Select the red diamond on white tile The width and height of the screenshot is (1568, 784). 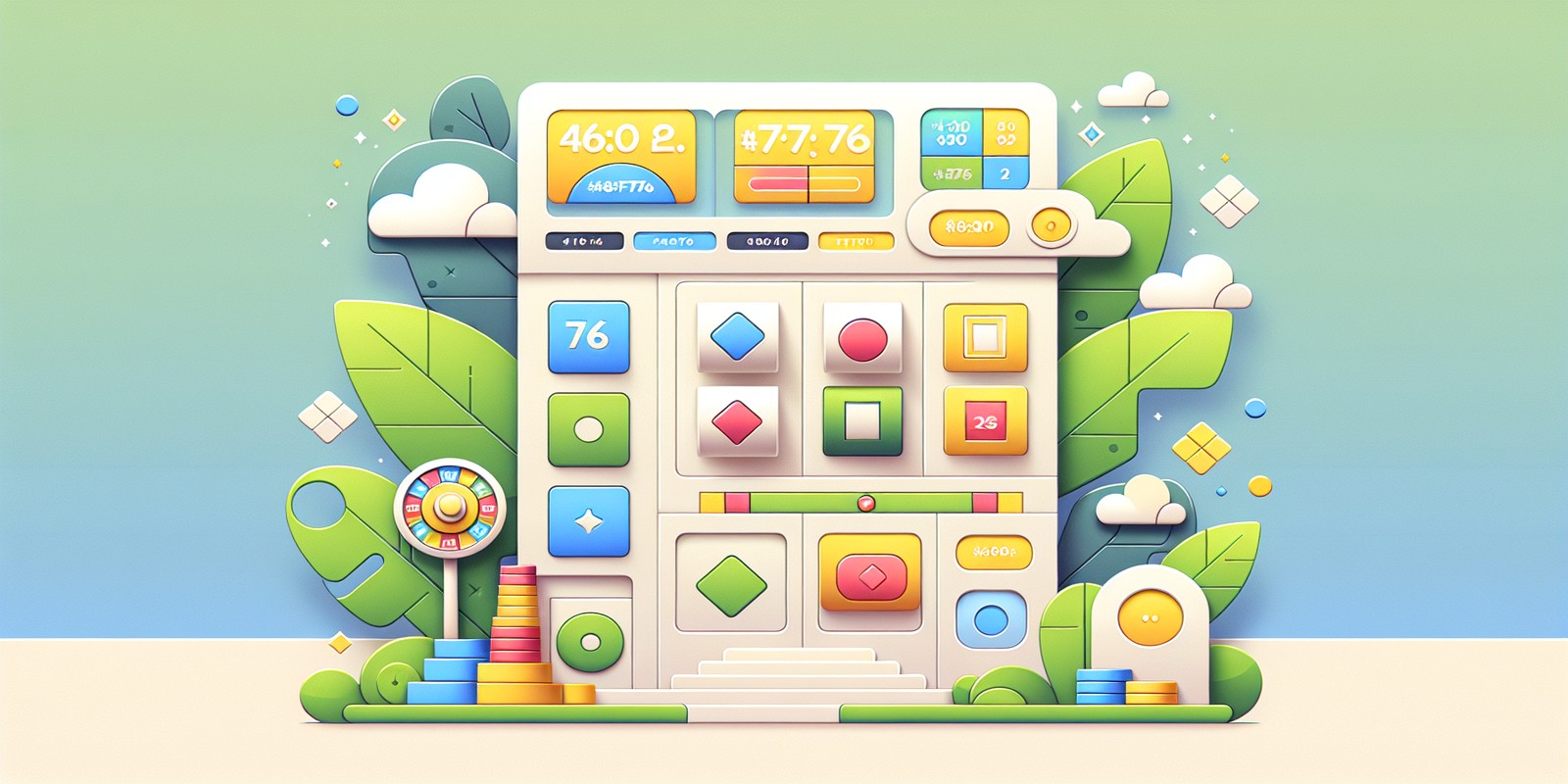tap(737, 421)
